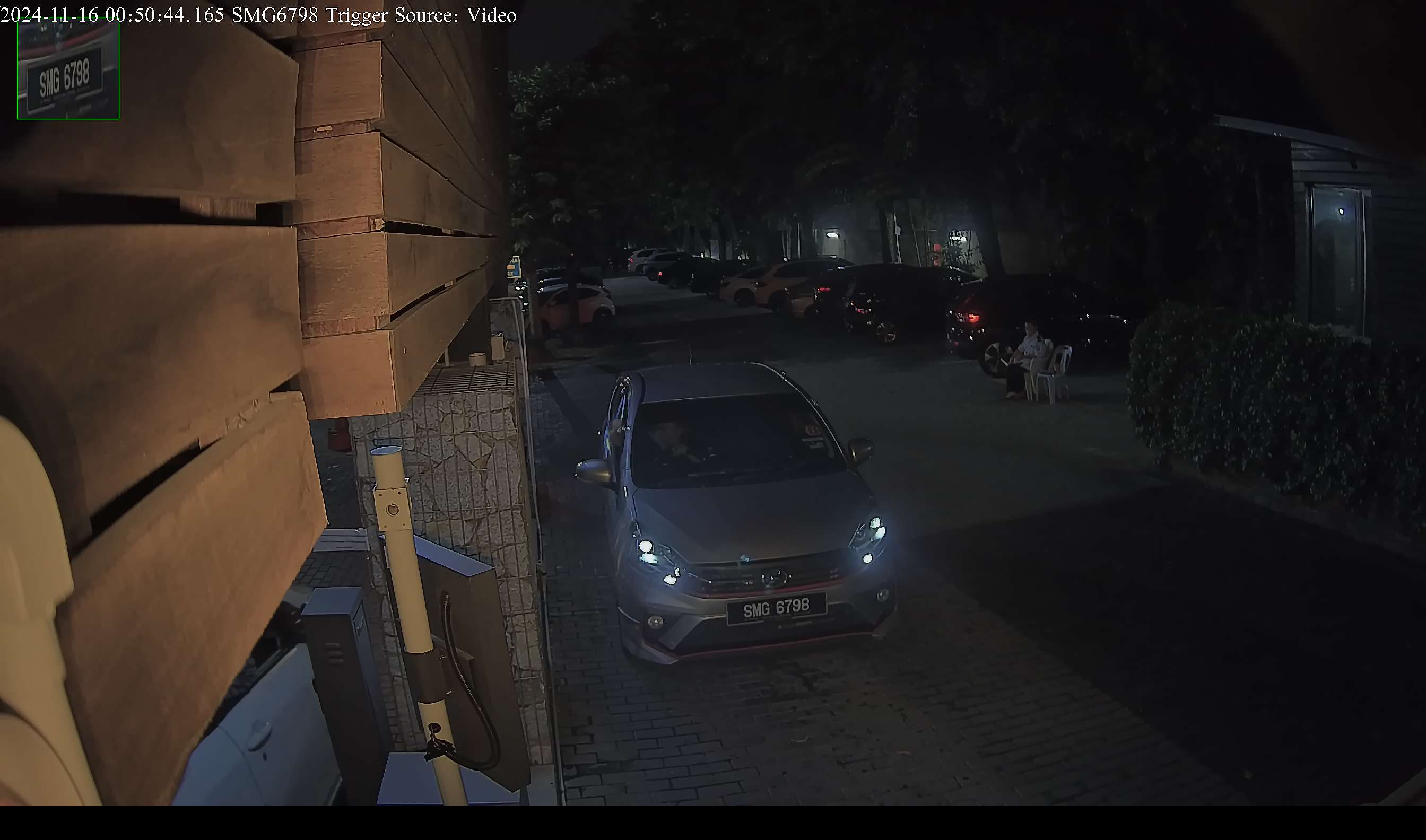Open the SMG 6798 plate snapshot thumbnail
This screenshot has width=1426, height=840.
coord(68,69)
